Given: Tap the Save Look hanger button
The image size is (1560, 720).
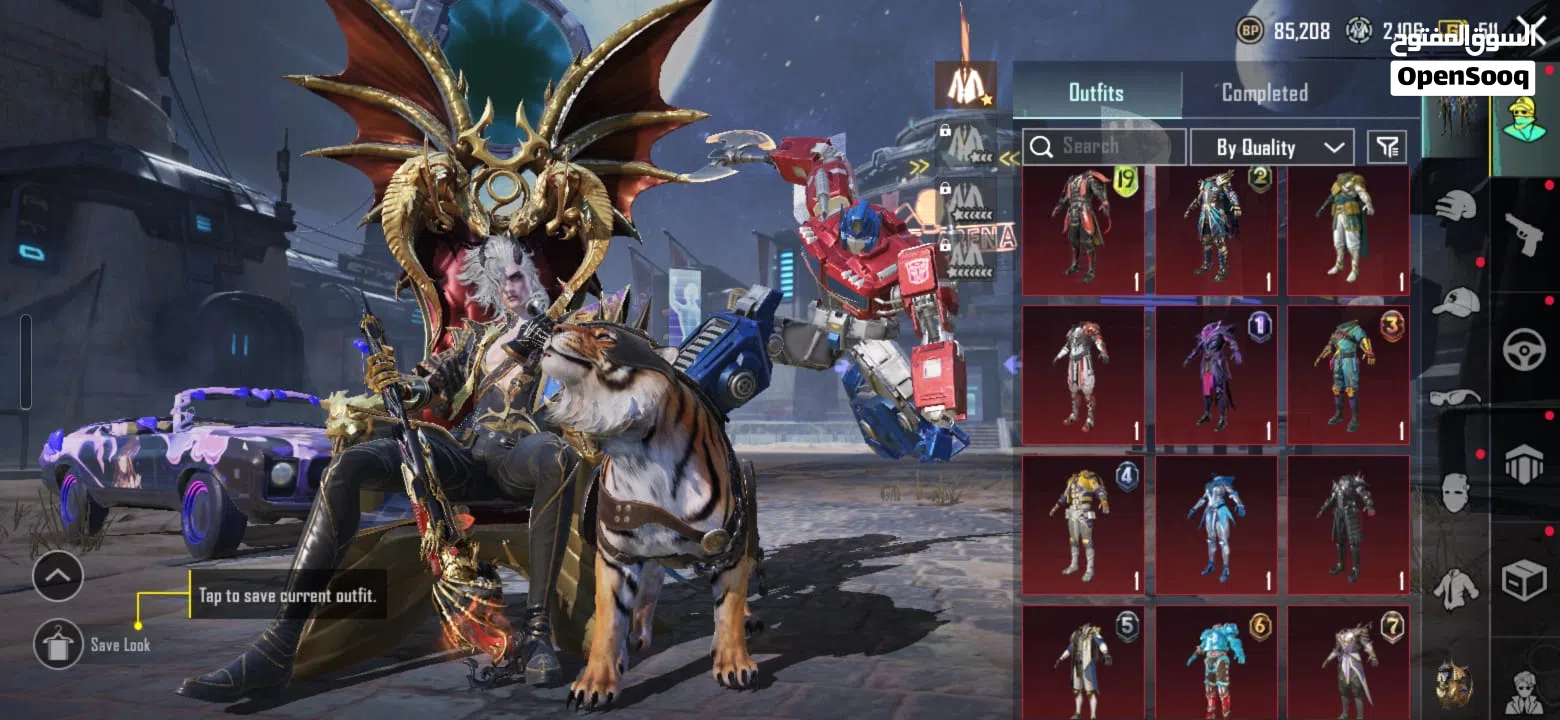Looking at the screenshot, I should 58,644.
